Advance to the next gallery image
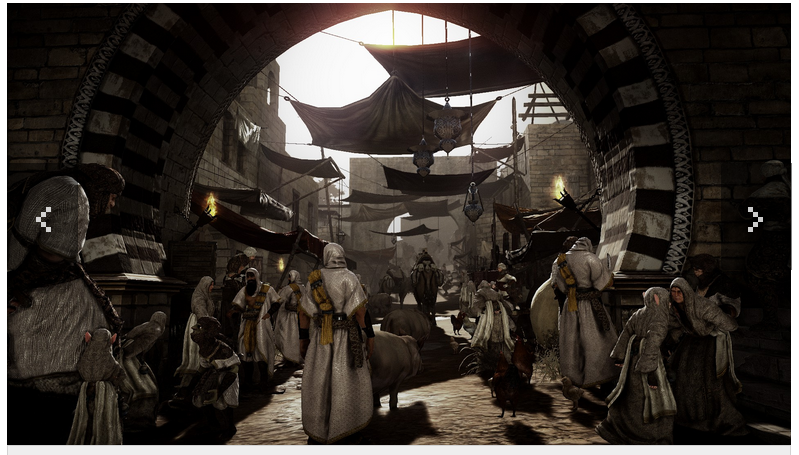The width and height of the screenshot is (799, 455). coord(755,220)
